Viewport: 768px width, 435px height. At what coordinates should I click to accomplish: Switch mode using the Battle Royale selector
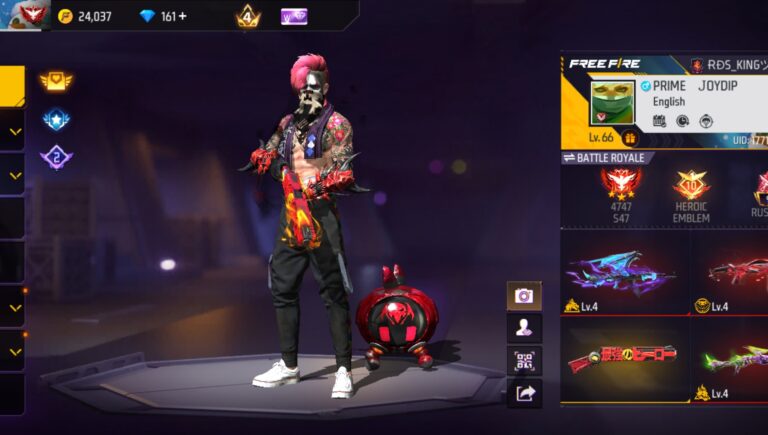[608, 158]
